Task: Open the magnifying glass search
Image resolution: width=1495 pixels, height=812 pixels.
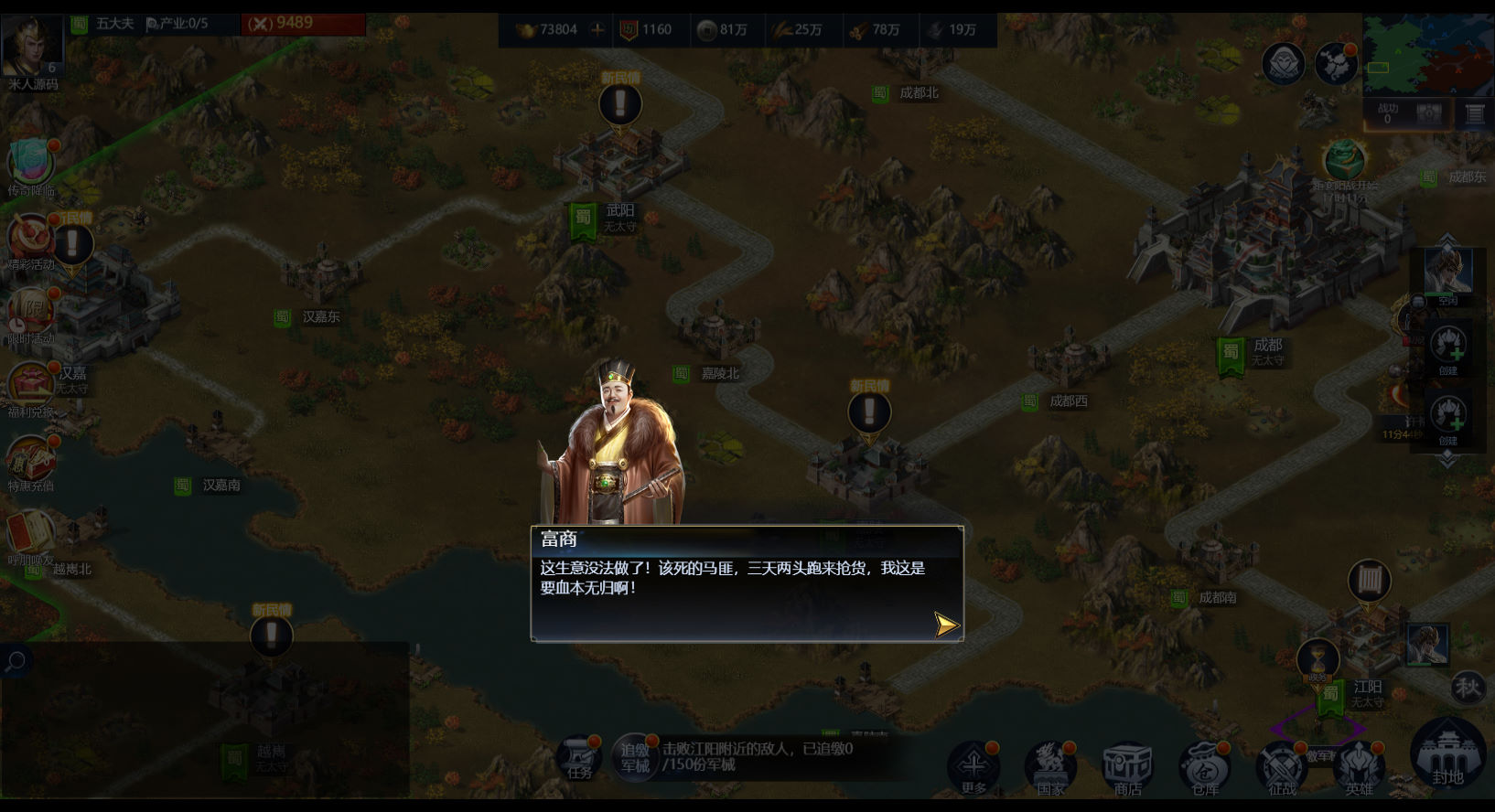Action: [16, 661]
